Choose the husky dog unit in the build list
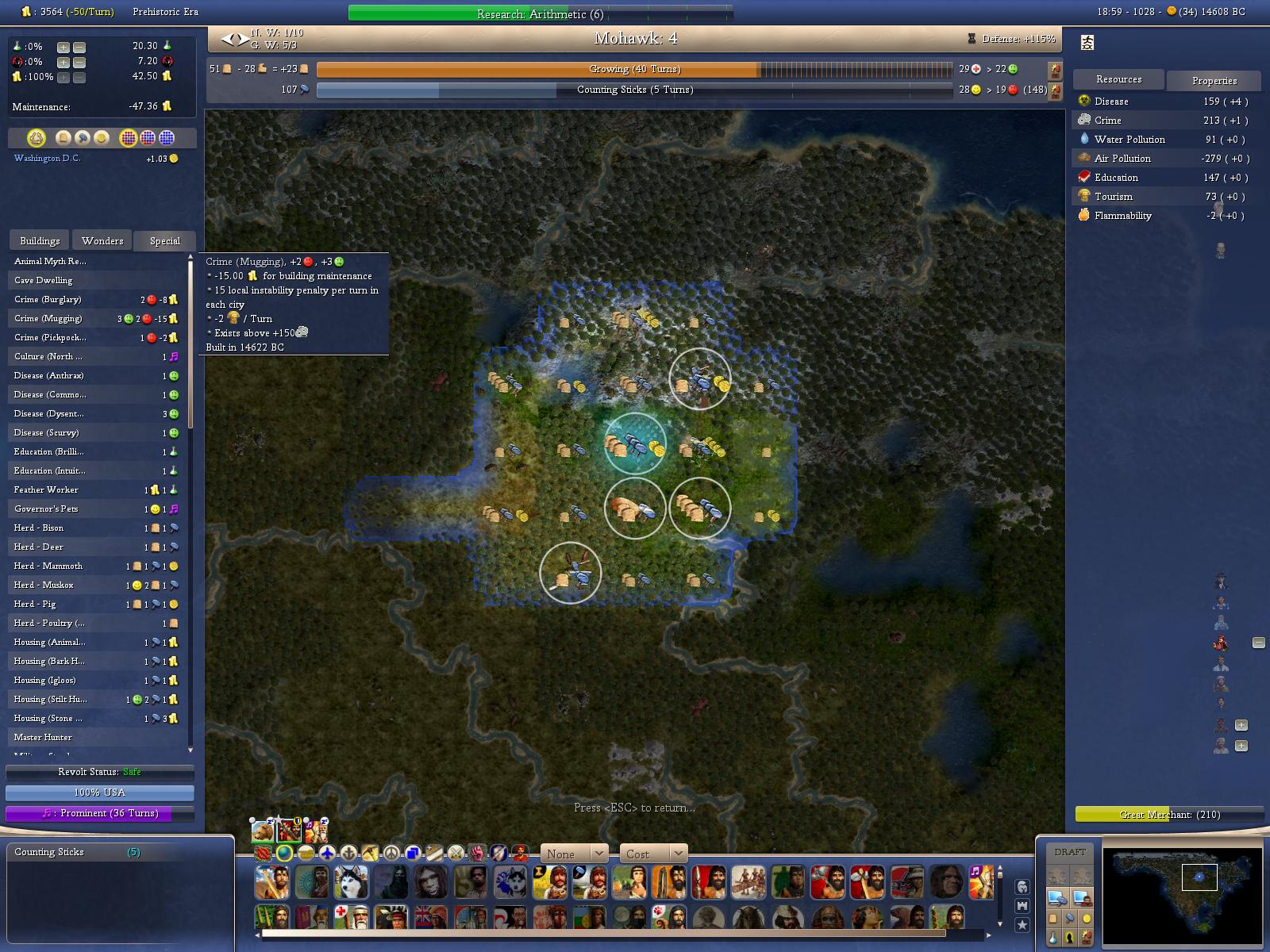The width and height of the screenshot is (1270, 952). click(351, 881)
